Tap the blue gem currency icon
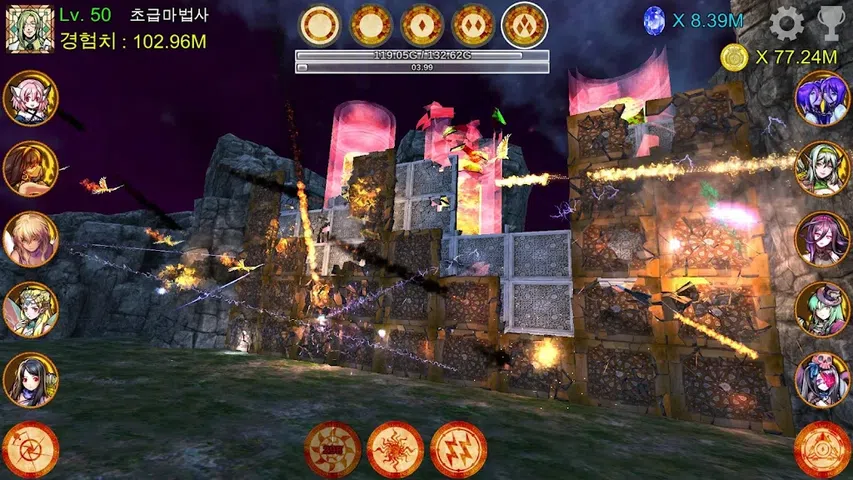853x480 pixels. tap(654, 21)
